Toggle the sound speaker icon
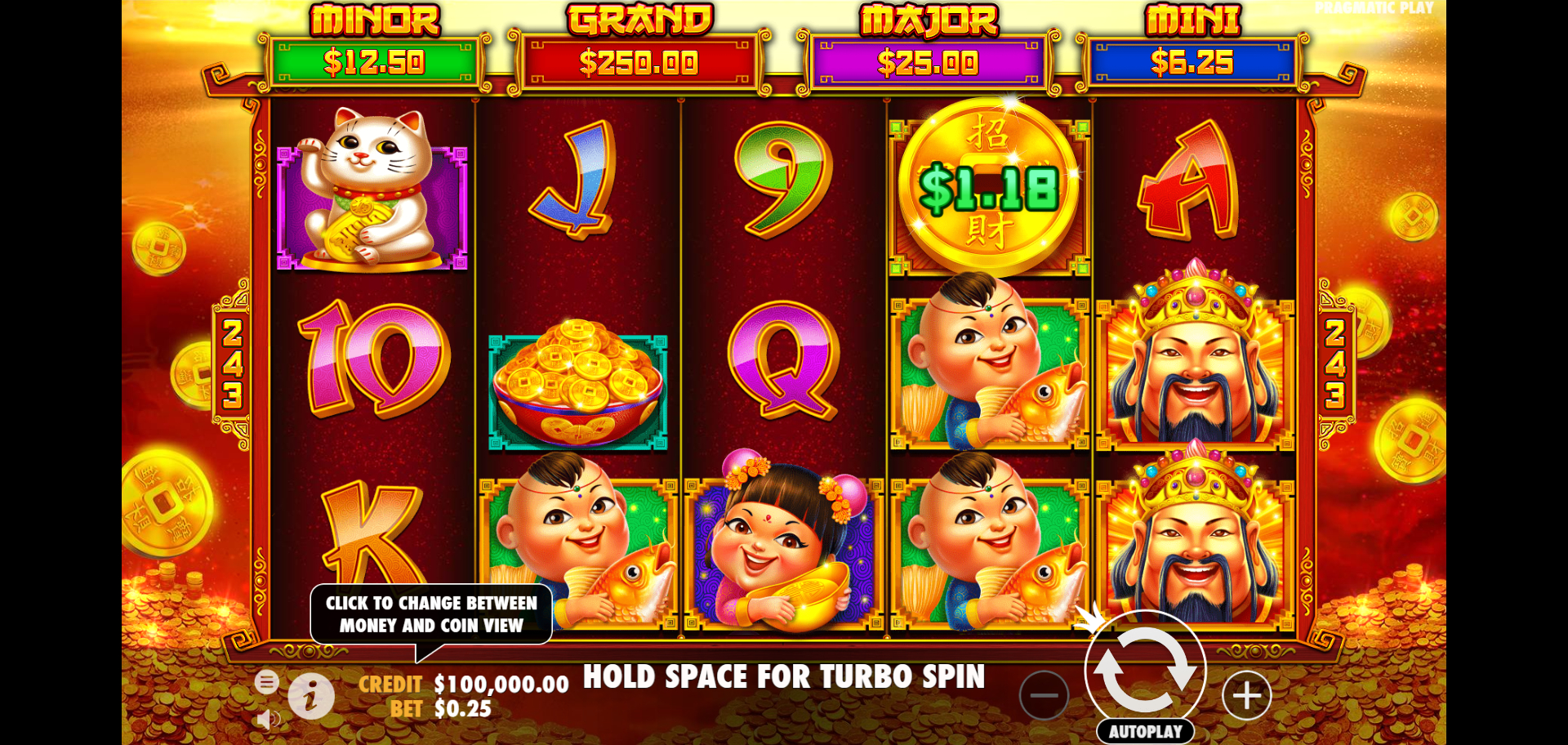This screenshot has width=1568, height=745. (x=266, y=719)
